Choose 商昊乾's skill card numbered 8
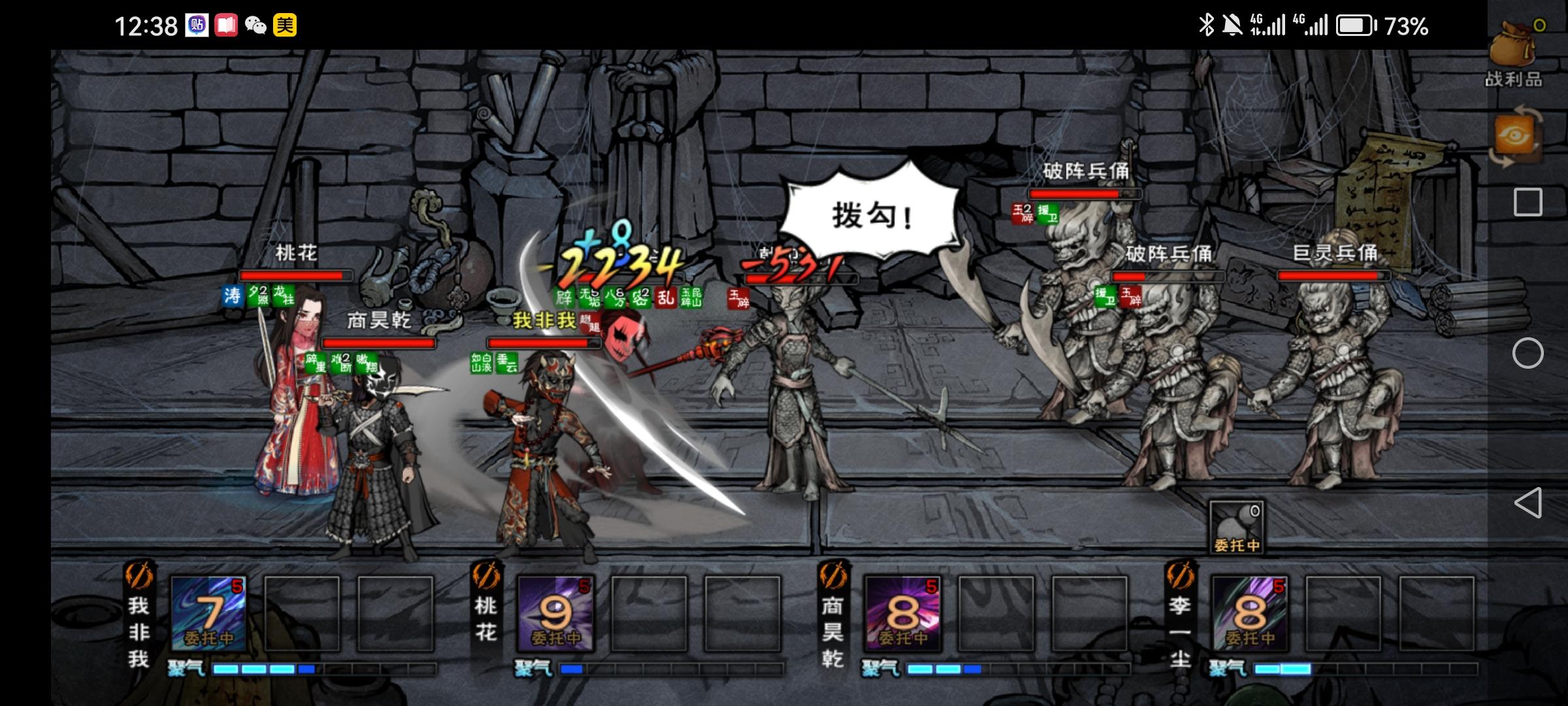The width and height of the screenshot is (1568, 706). pyautogui.click(x=903, y=614)
